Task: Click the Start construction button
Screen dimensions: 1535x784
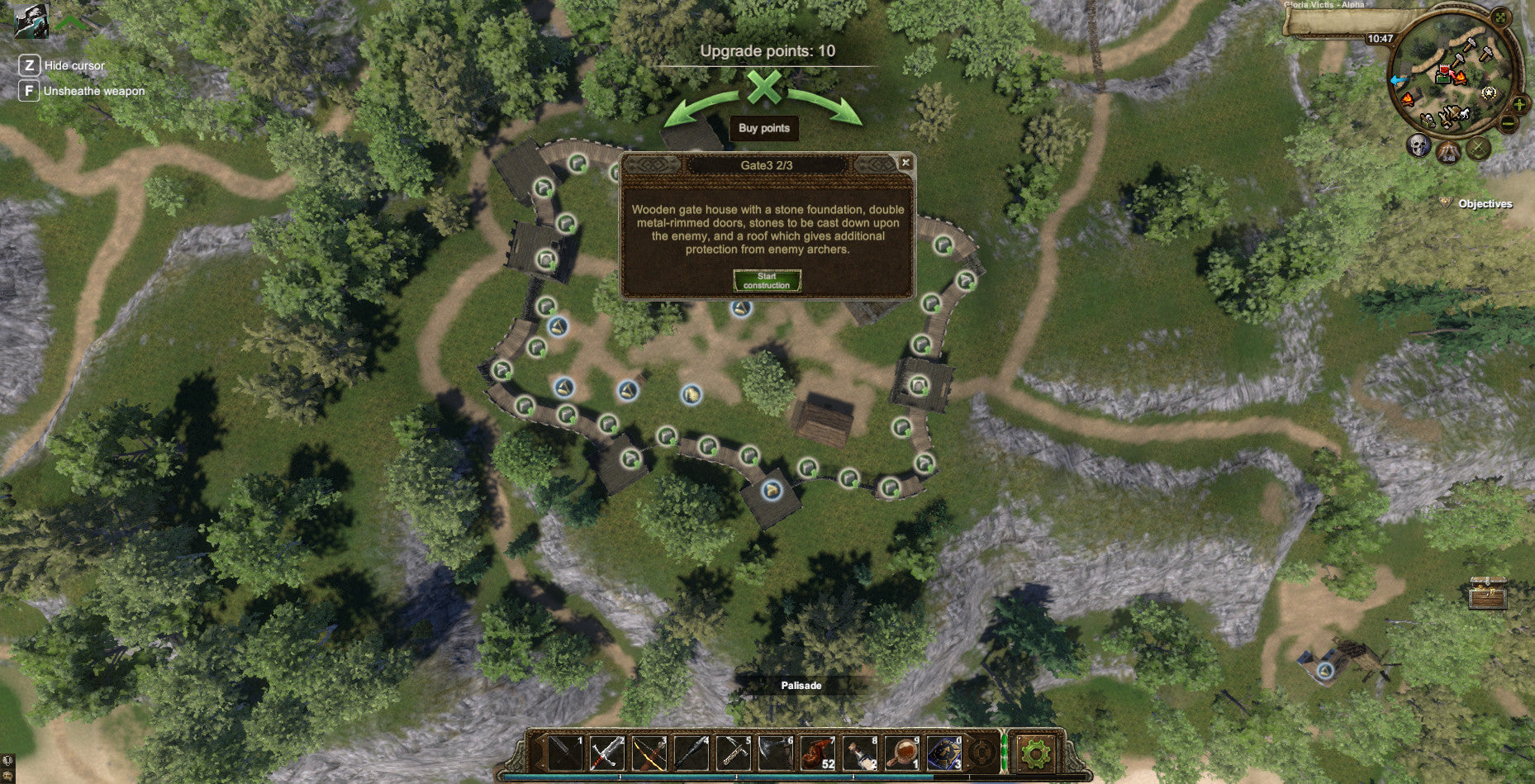Action: coord(767,281)
